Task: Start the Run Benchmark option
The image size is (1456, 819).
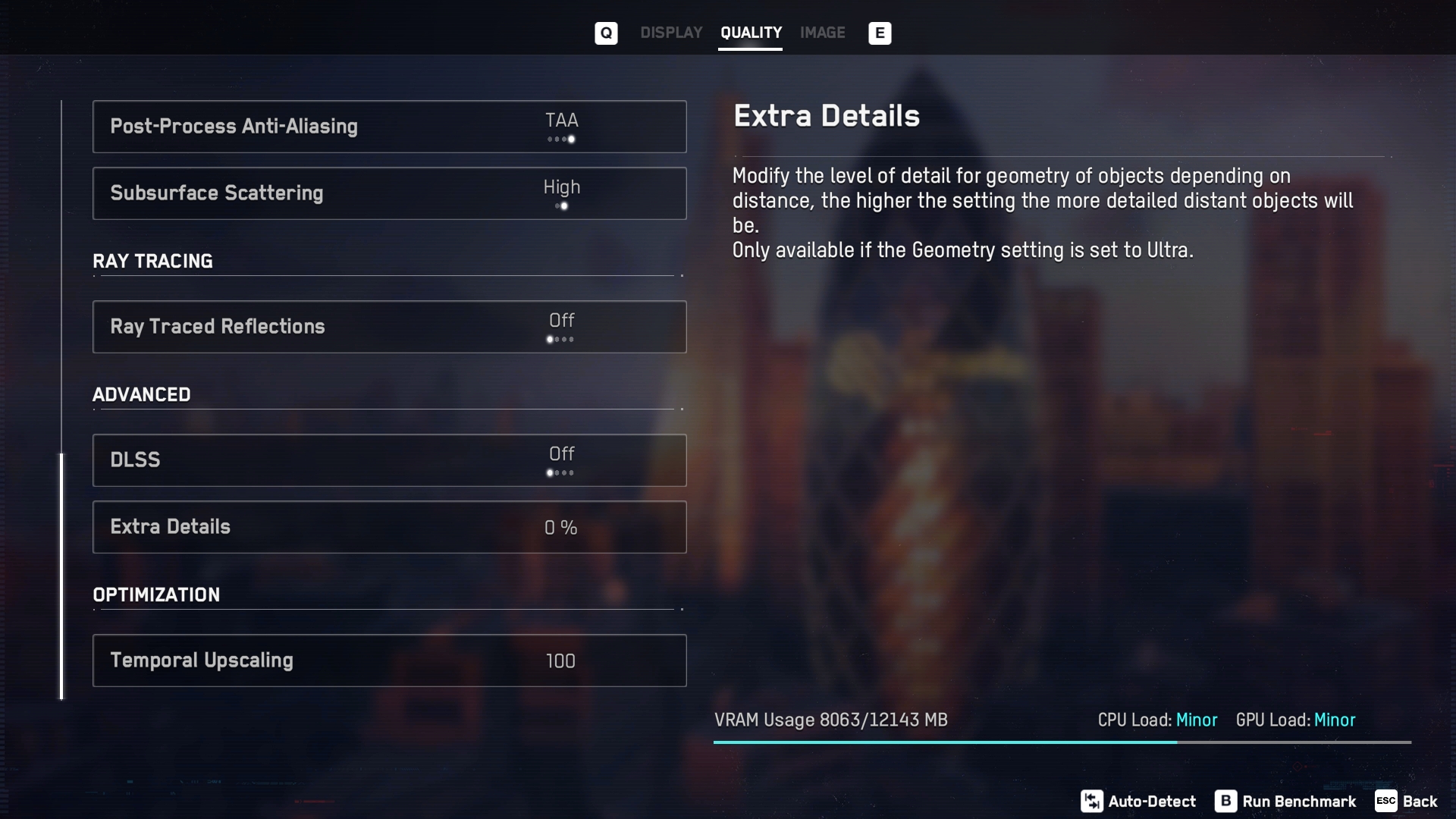Action: (1285, 802)
